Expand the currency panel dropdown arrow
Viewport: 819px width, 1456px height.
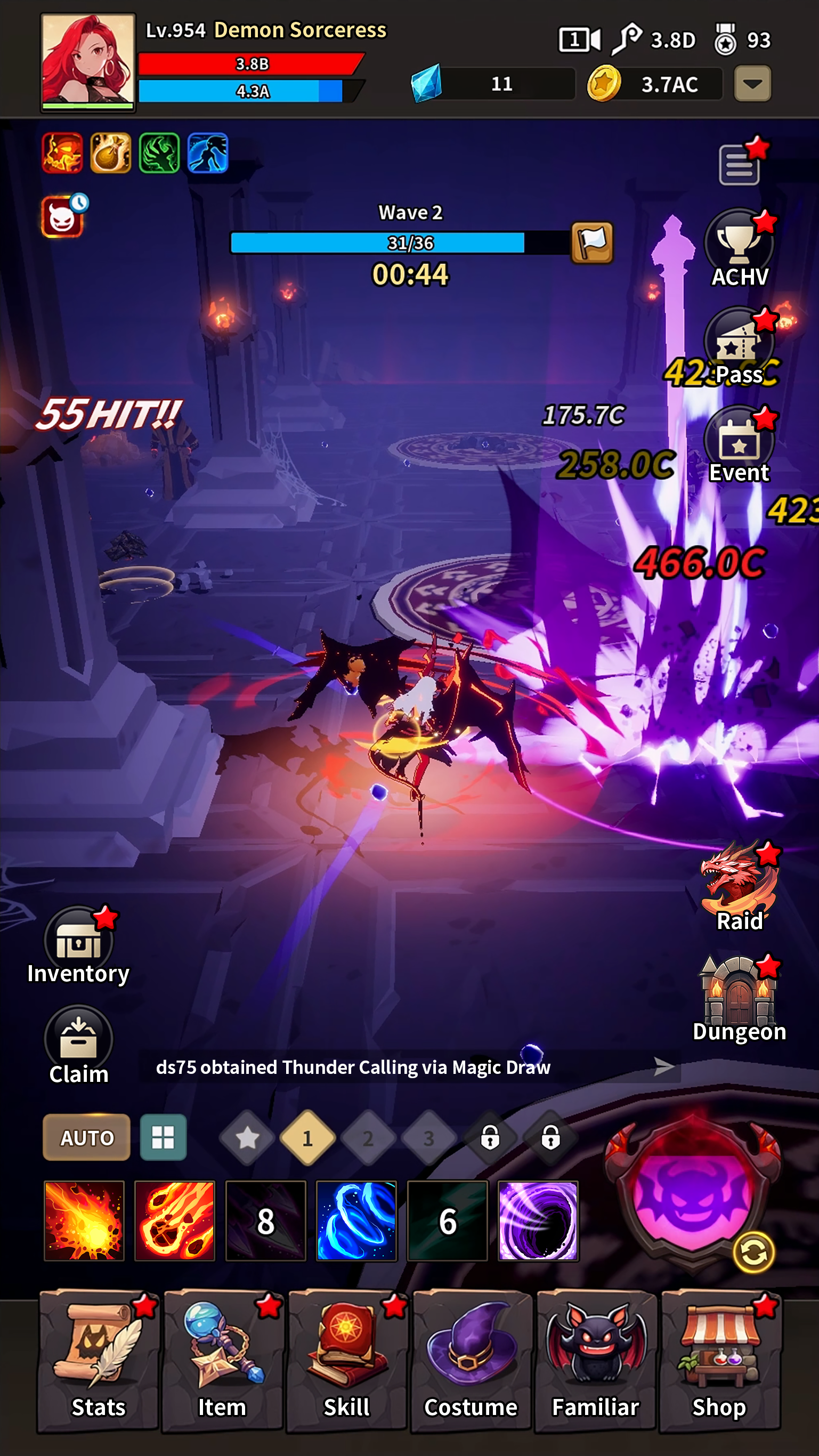752,84
